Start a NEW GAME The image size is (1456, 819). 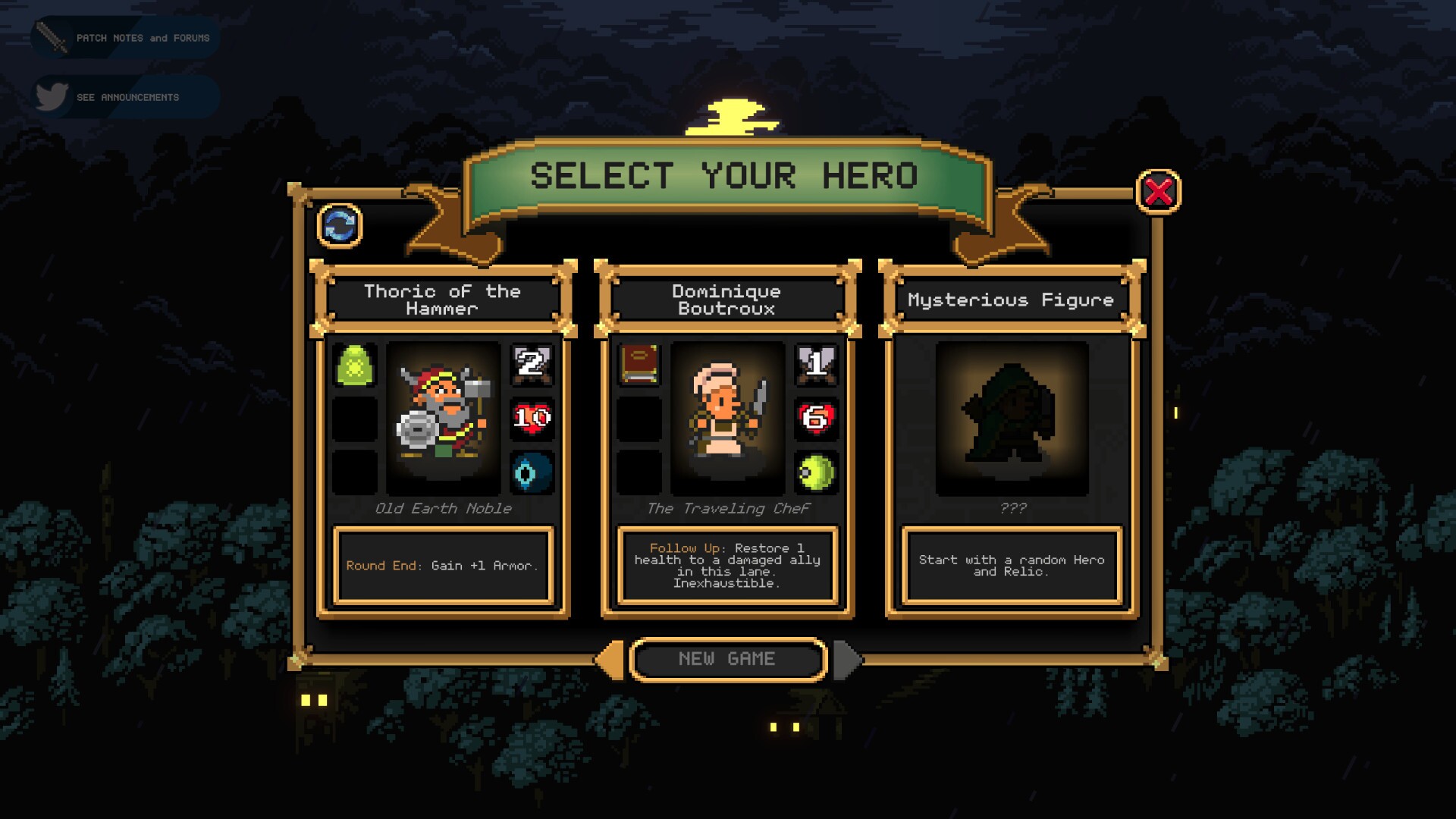point(727,659)
